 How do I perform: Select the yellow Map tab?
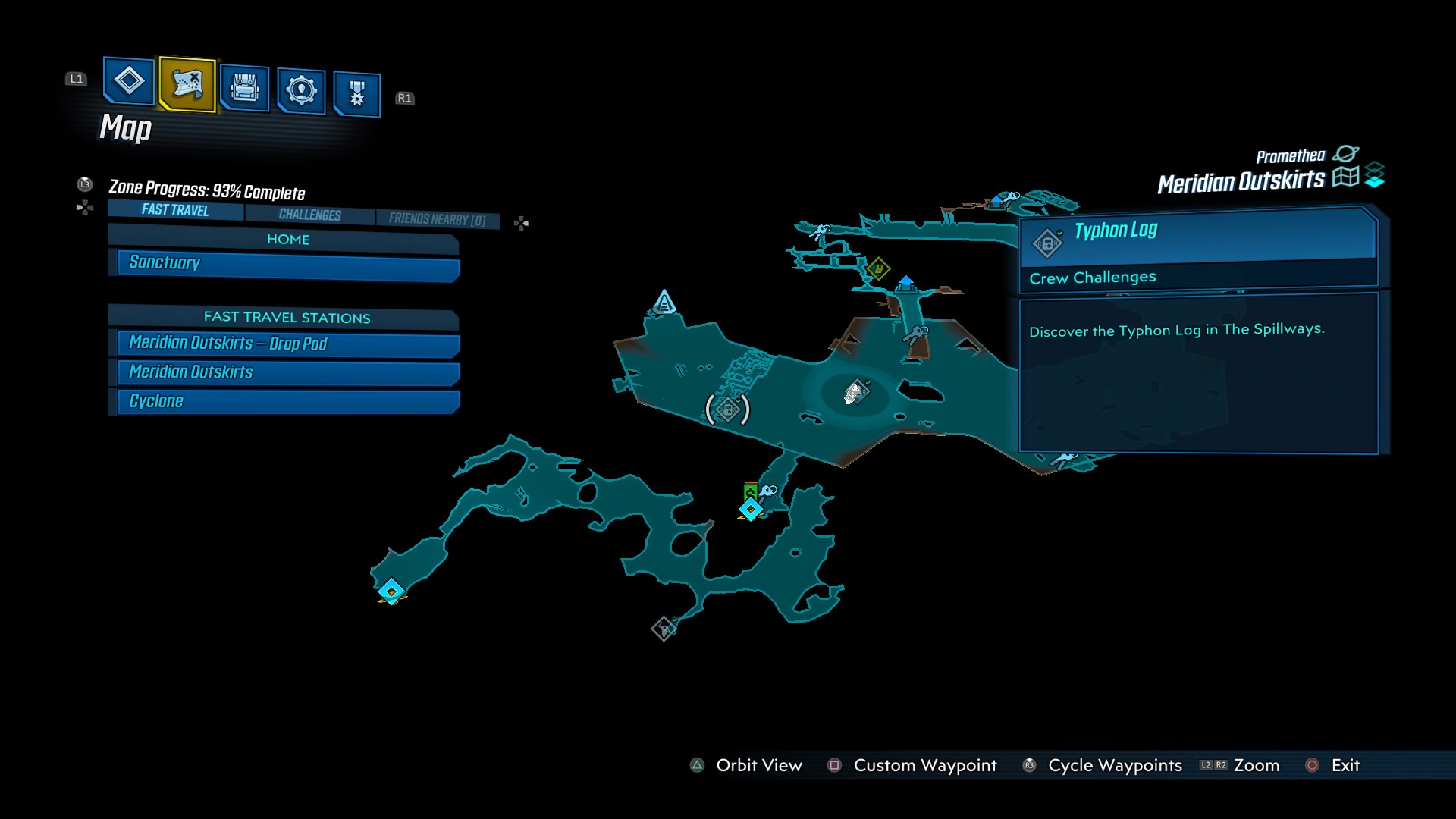pyautogui.click(x=187, y=84)
